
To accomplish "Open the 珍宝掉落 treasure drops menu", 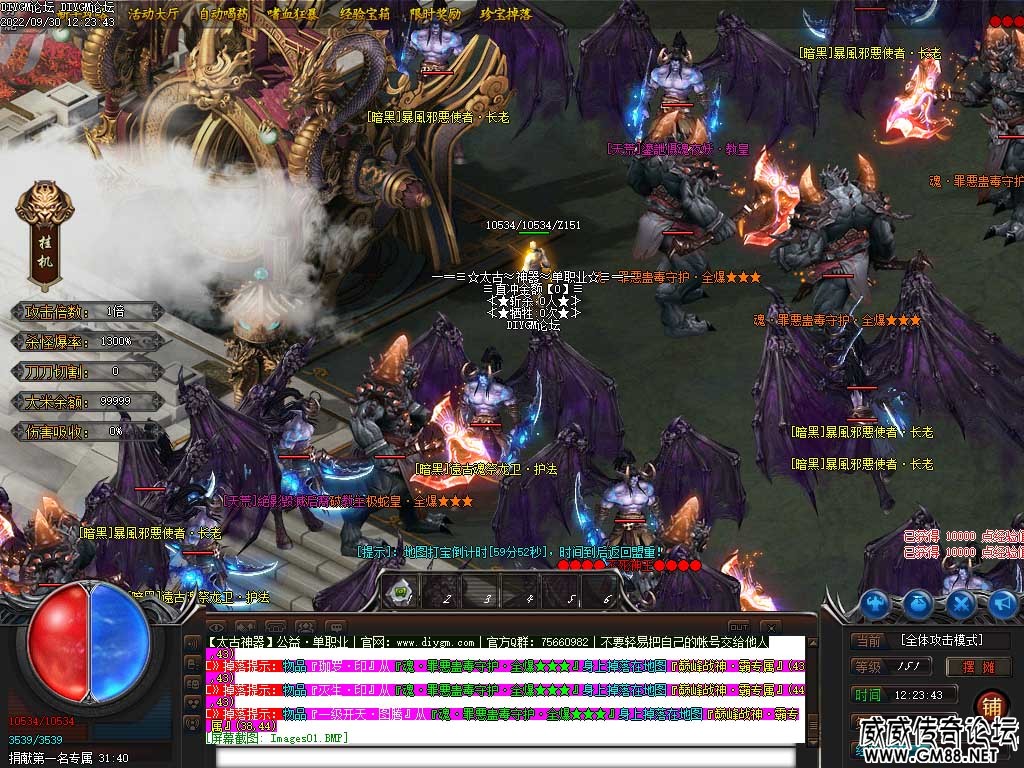I will point(506,14).
